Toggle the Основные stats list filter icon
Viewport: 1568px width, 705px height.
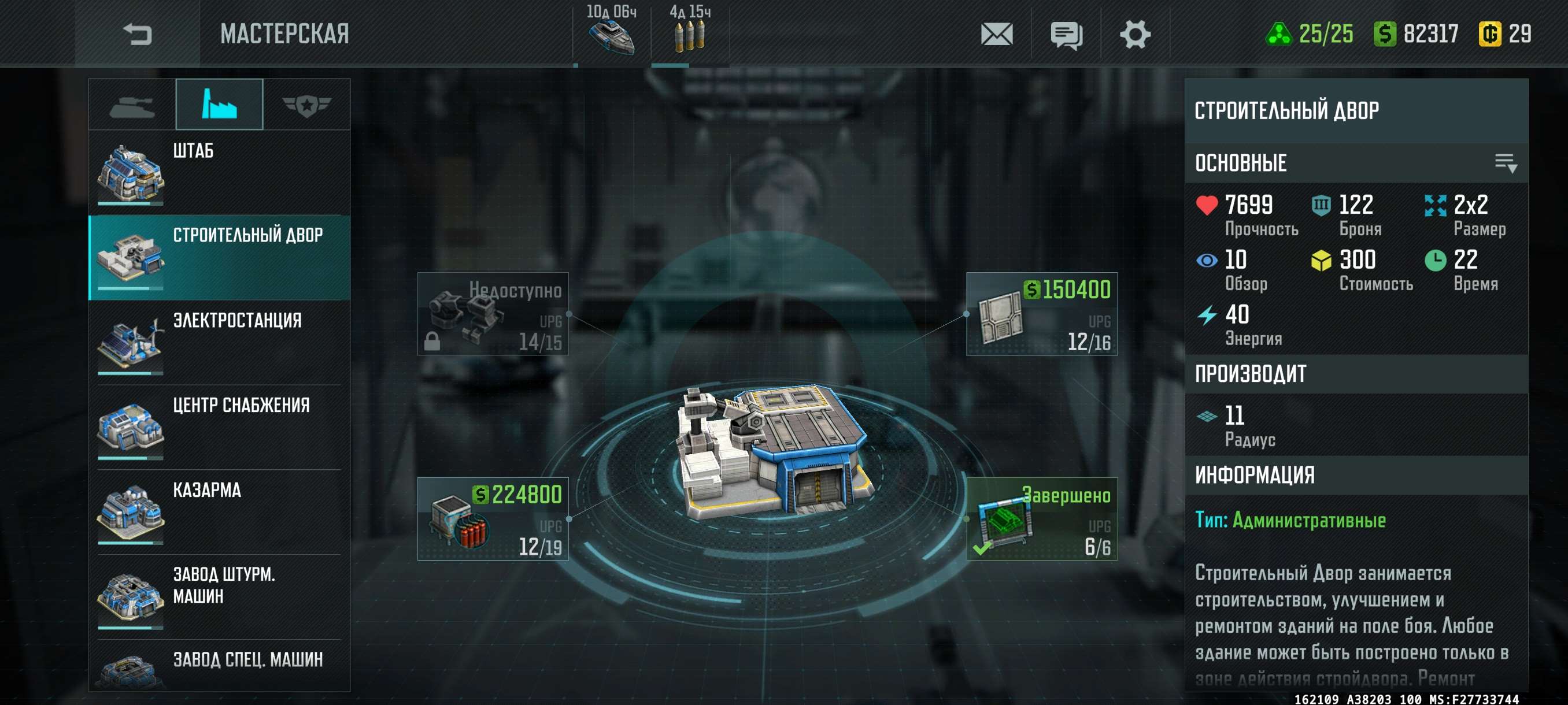[x=1506, y=163]
